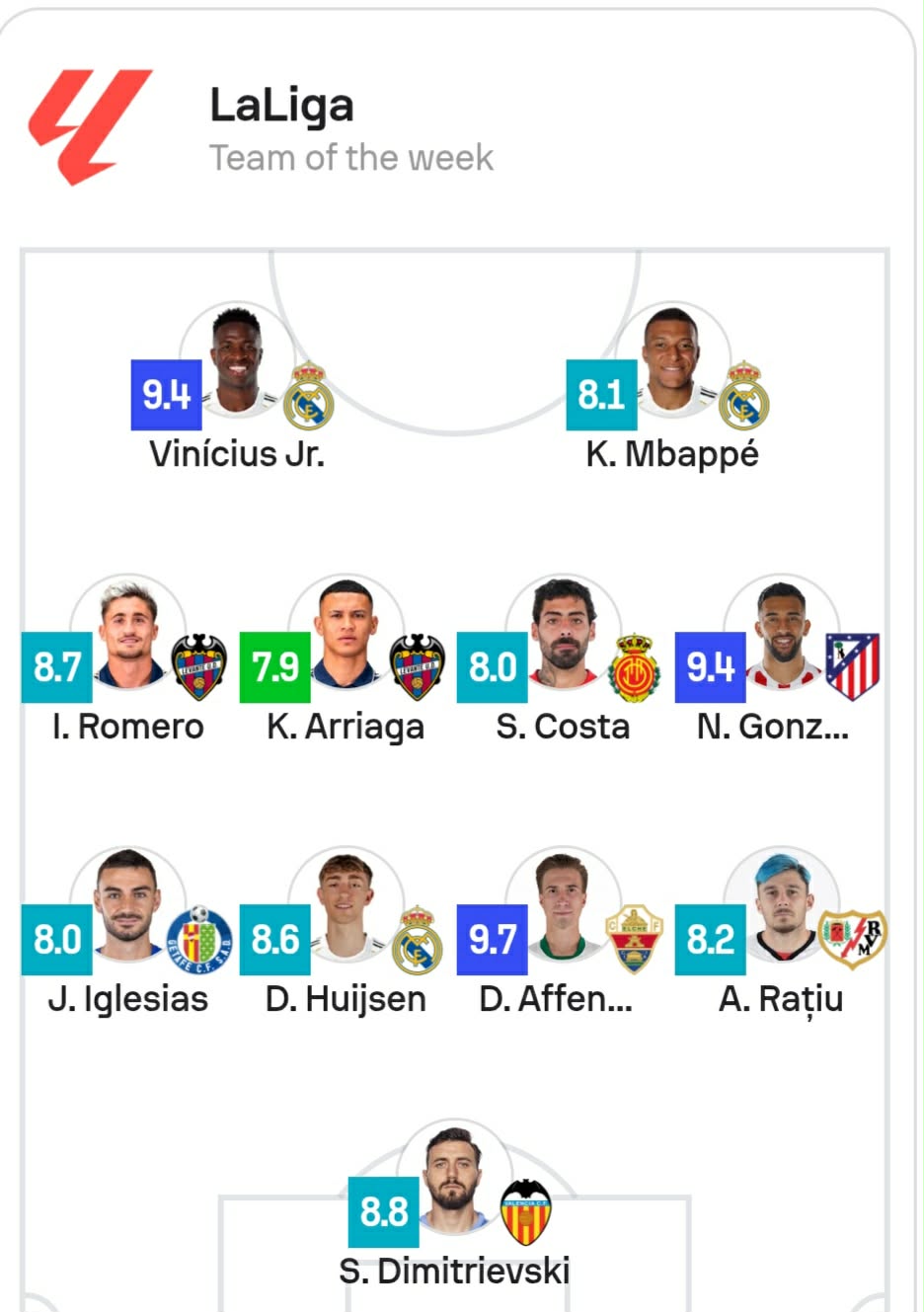Open J. Iglesias player portrait
The width and height of the screenshot is (924, 1312).
coord(128,905)
